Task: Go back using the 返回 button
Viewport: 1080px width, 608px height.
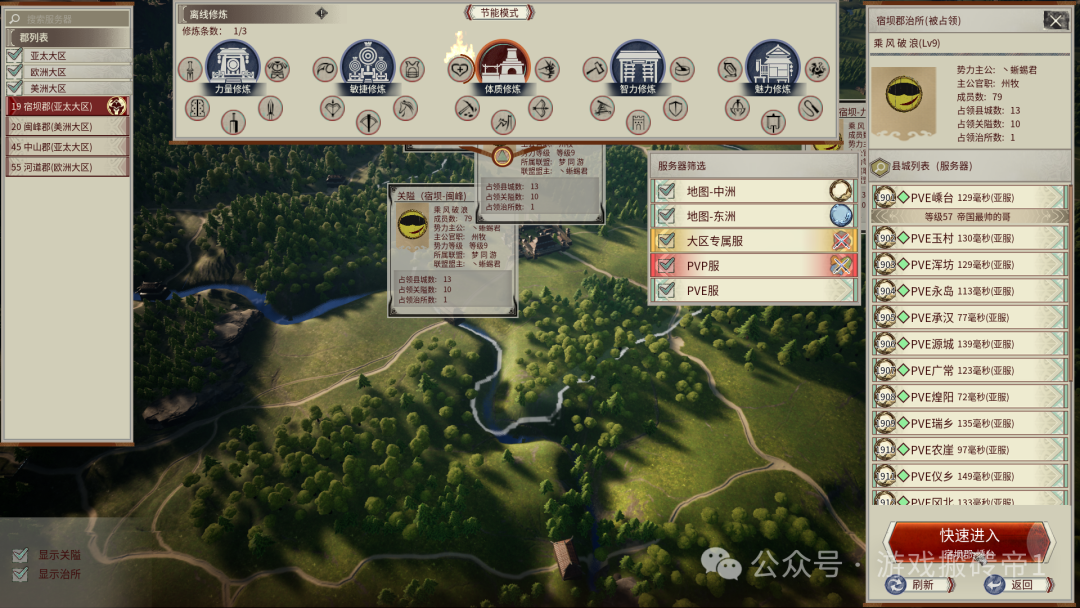Action: tap(1008, 585)
